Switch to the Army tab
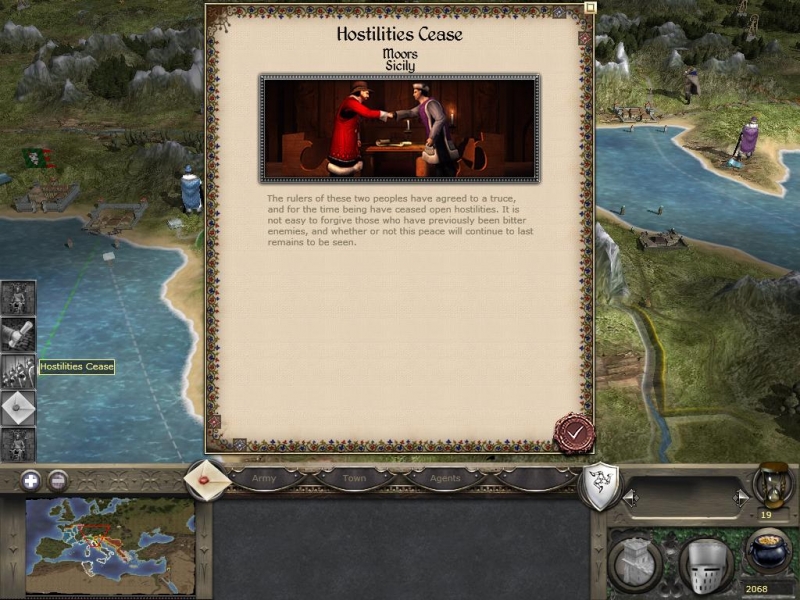The height and width of the screenshot is (600, 800). (x=264, y=479)
